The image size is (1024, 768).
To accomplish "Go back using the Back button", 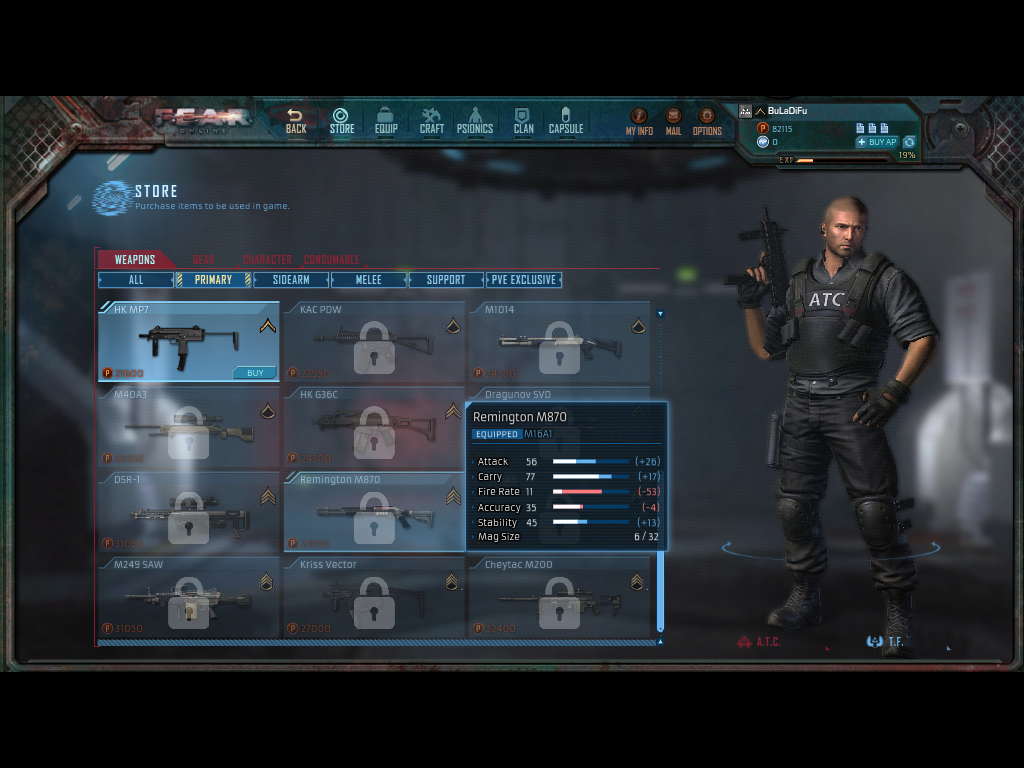I will point(296,121).
